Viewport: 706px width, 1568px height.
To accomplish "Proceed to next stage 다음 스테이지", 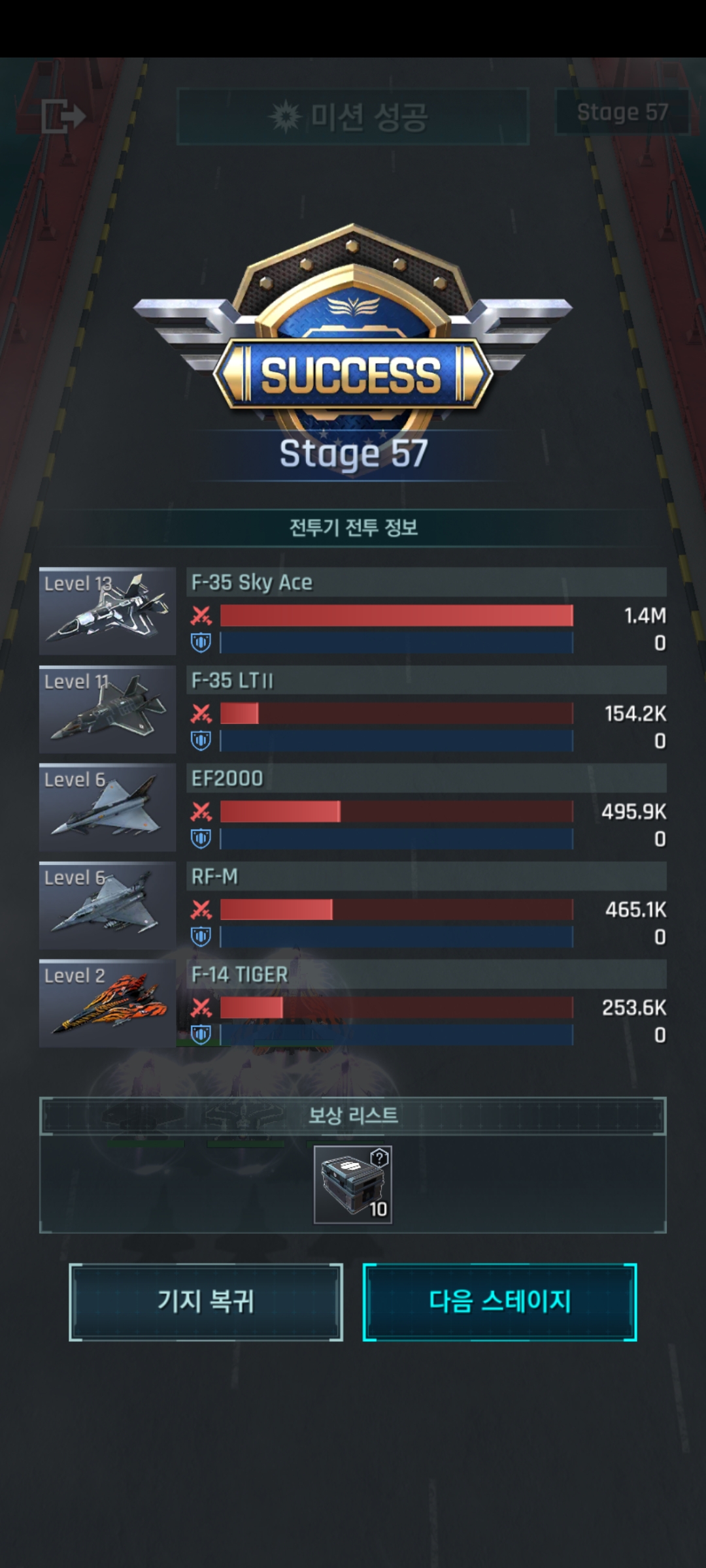I will [x=499, y=1301].
